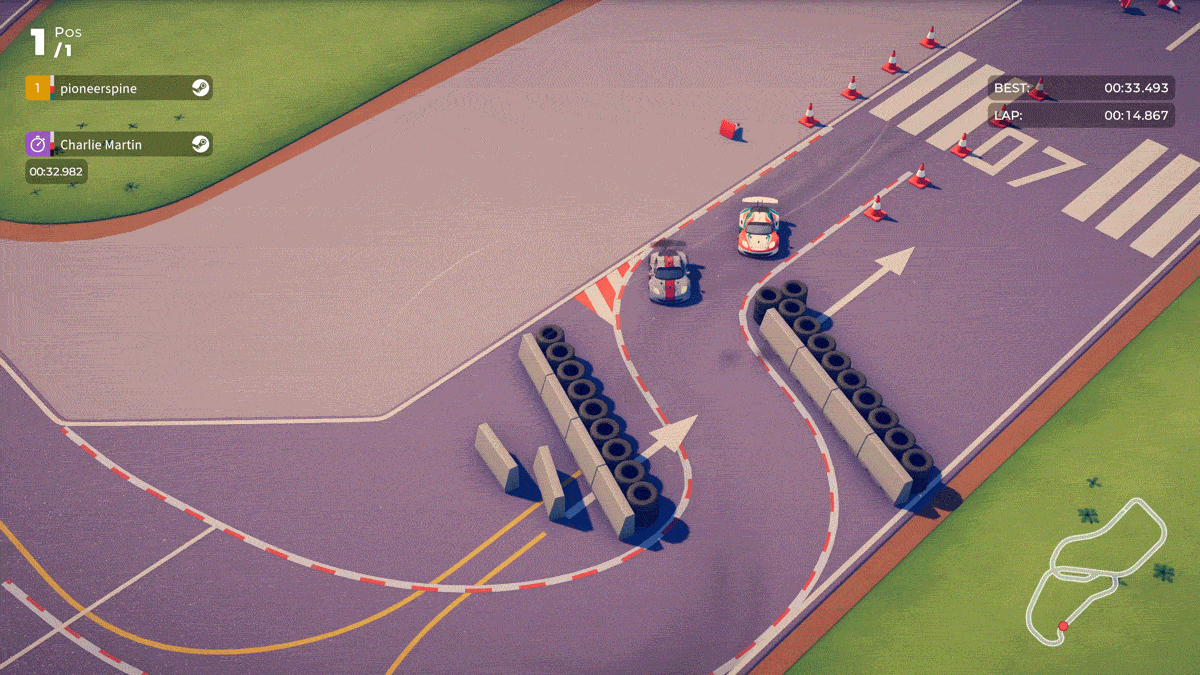This screenshot has height=675, width=1200.
Task: Click the Steam icon beside Charlie Martin
Action: pyautogui.click(x=200, y=144)
